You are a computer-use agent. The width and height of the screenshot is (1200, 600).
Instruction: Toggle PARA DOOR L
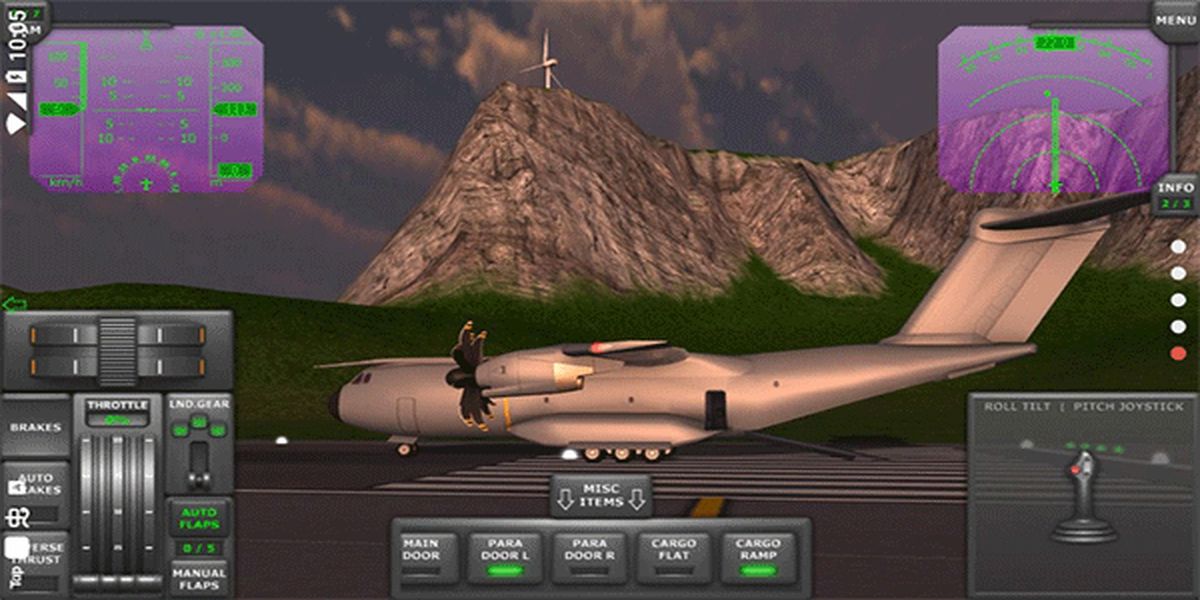[x=506, y=556]
